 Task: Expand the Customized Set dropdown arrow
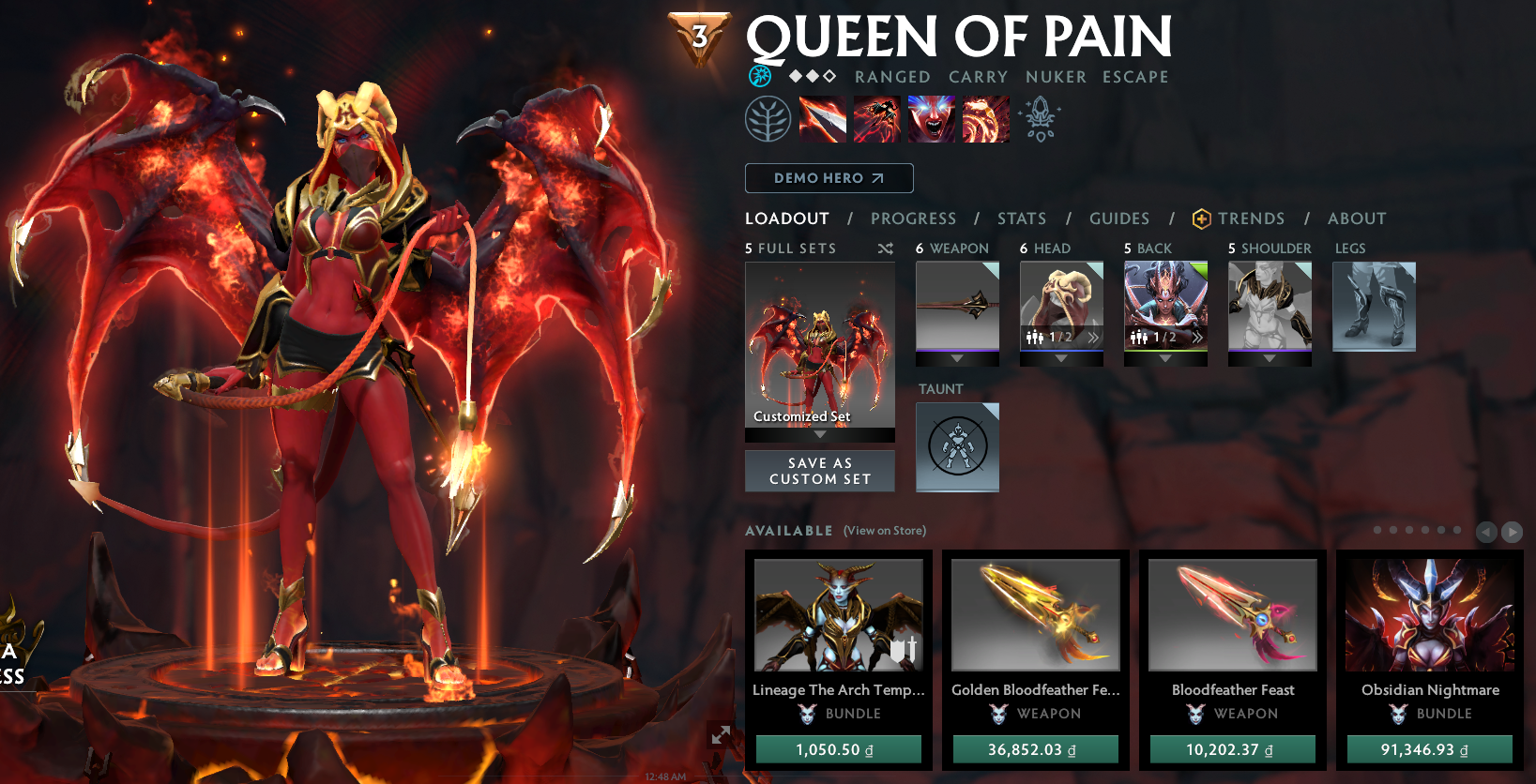click(x=819, y=434)
